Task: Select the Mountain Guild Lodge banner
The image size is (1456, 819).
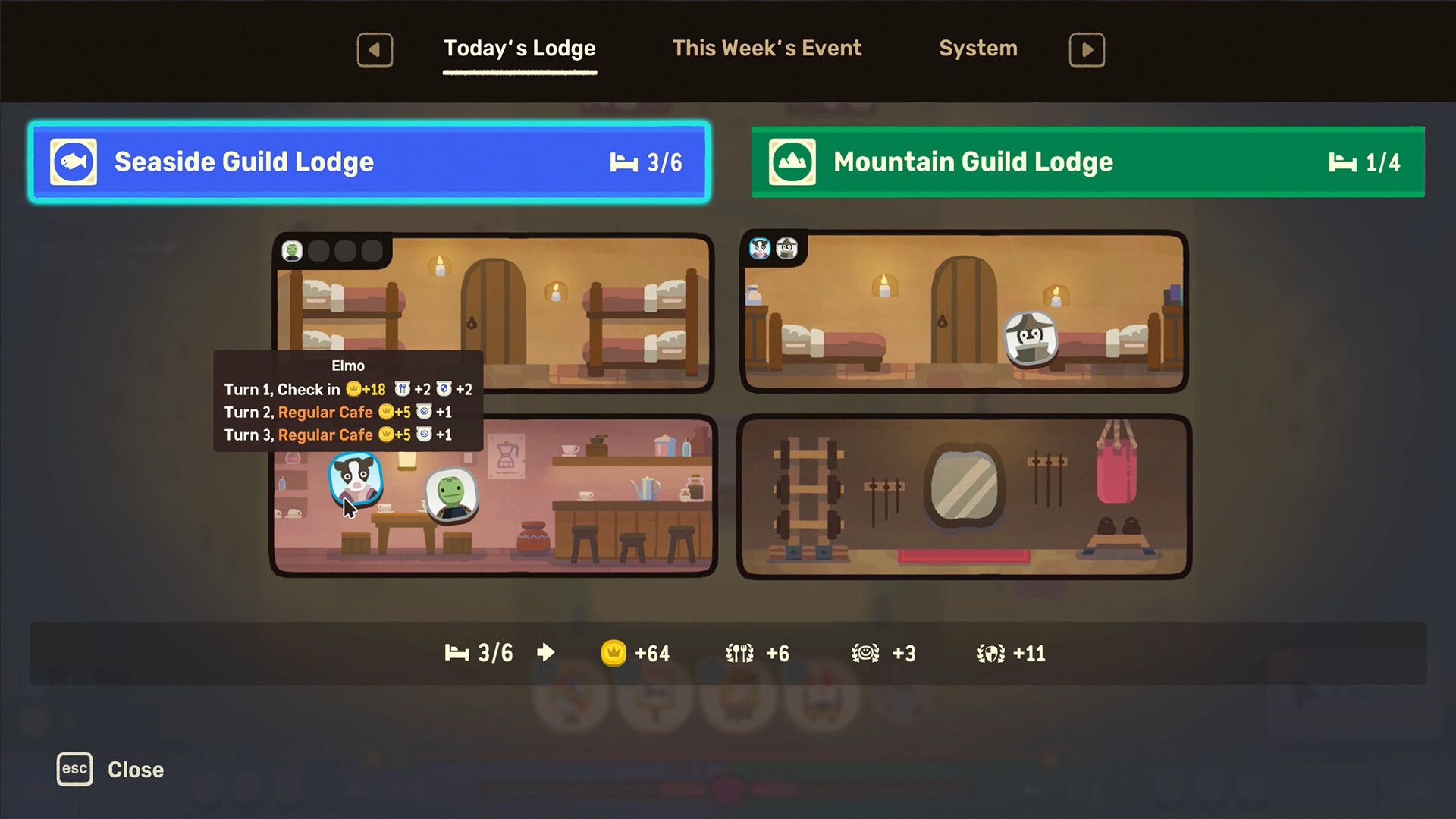Action: click(1088, 162)
